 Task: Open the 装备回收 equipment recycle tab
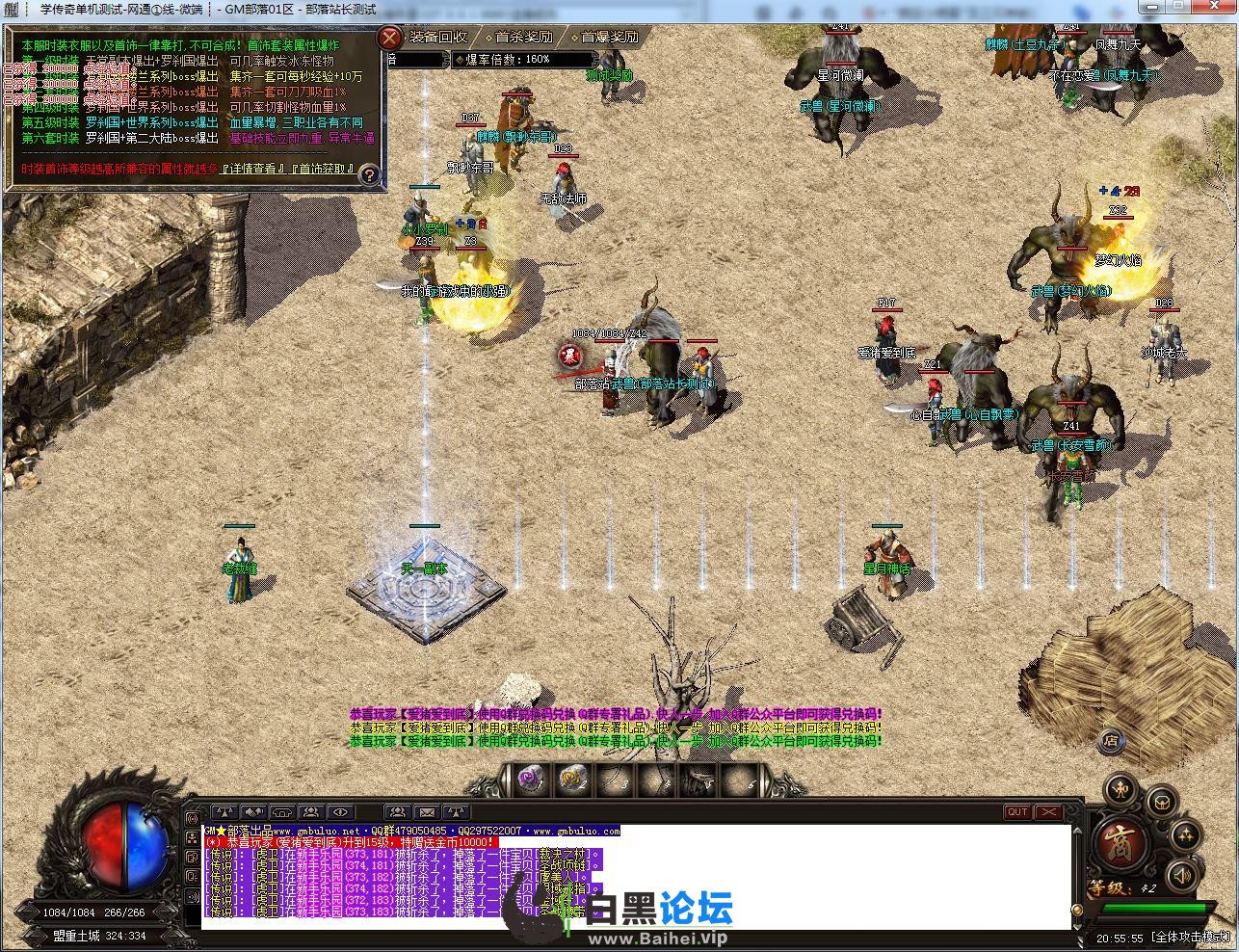click(438, 37)
